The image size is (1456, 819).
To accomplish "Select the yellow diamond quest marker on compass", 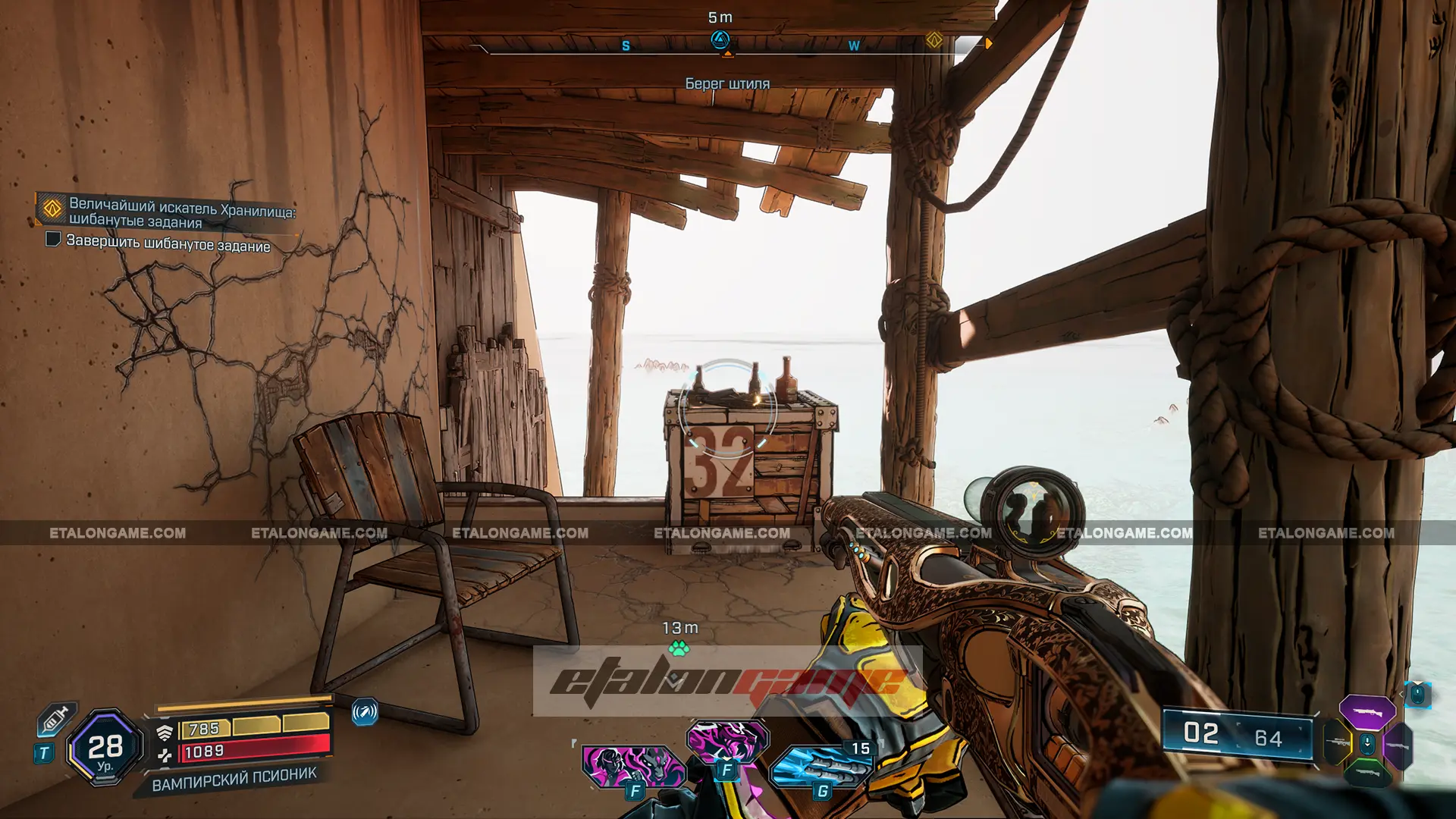I will point(934,40).
